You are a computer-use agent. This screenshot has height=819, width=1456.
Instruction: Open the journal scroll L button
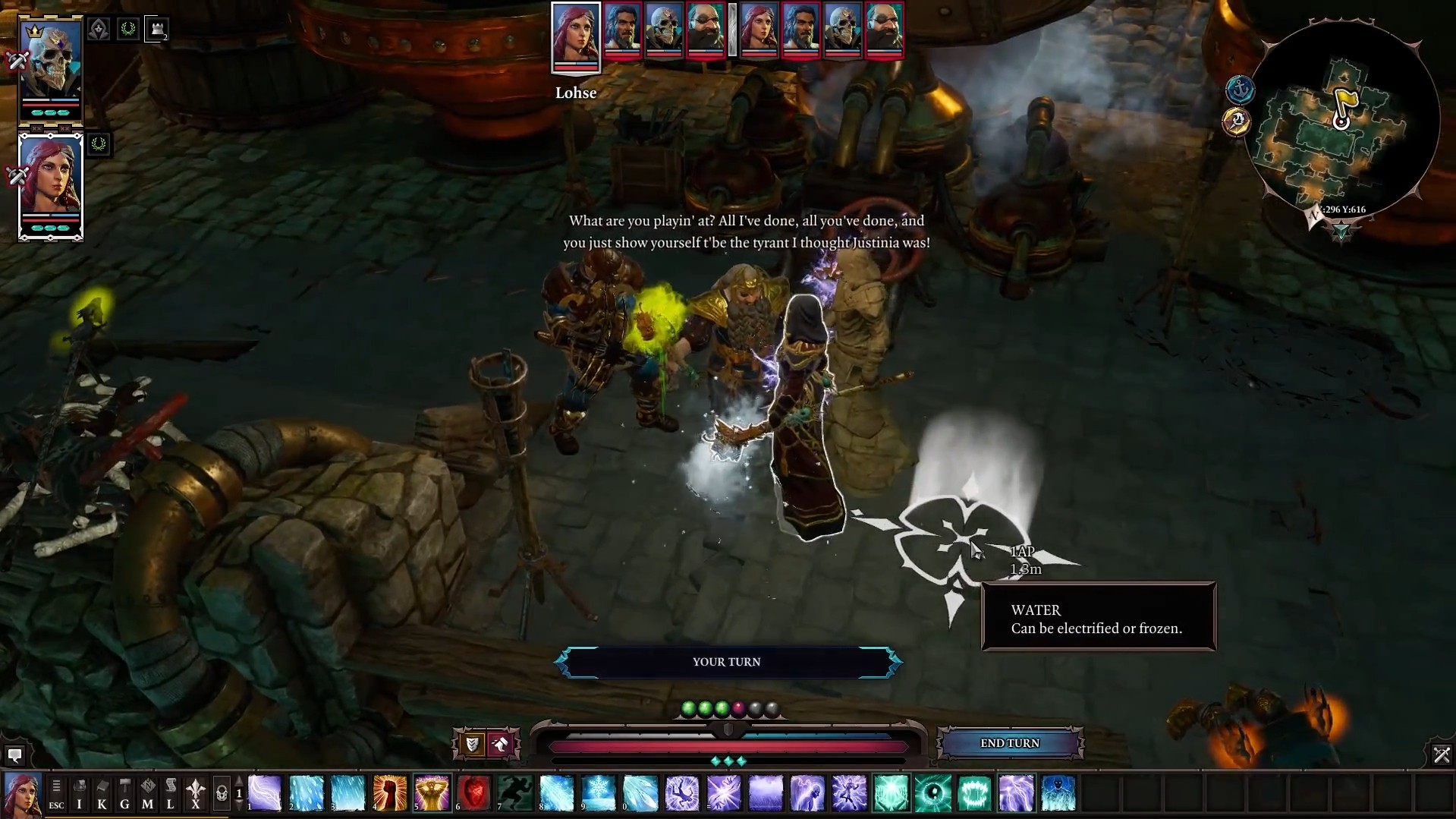click(170, 793)
